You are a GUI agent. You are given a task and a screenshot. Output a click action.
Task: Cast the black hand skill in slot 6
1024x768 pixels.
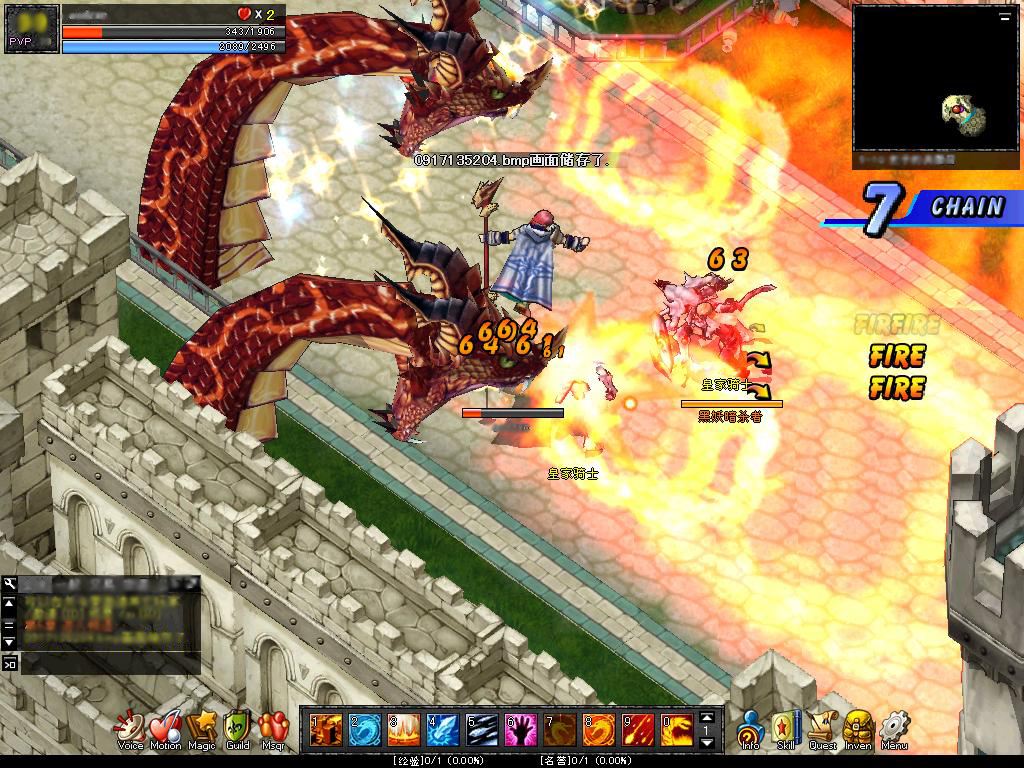520,729
